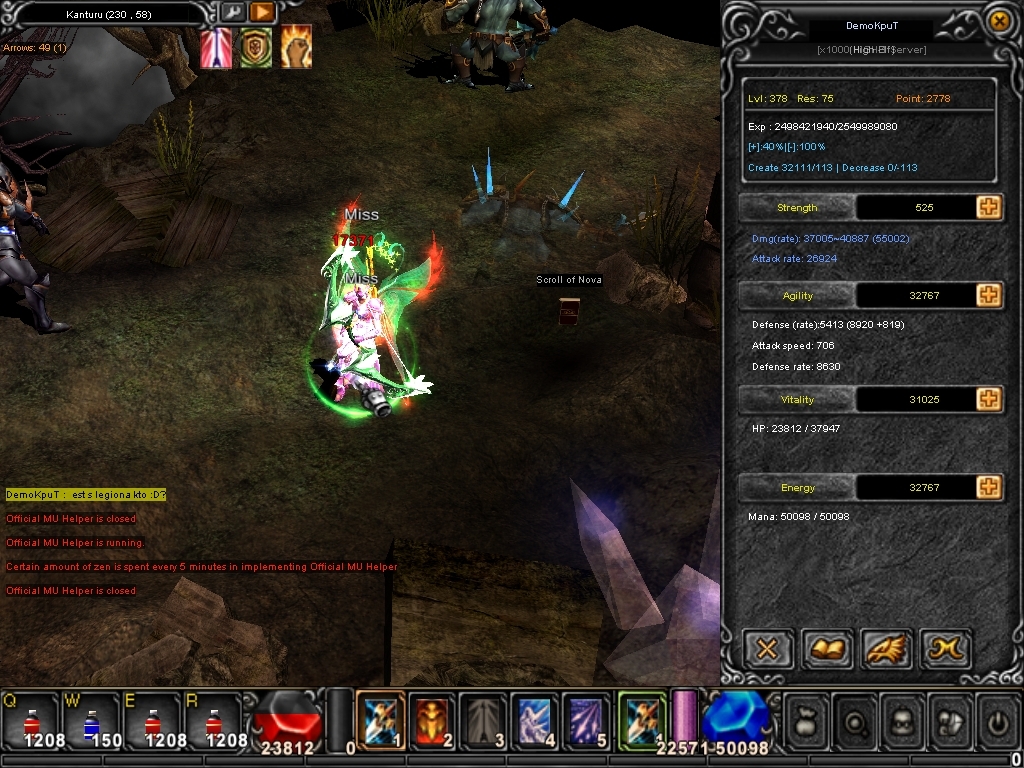The width and height of the screenshot is (1024, 768).
Task: Click the power button icon
Action: tap(997, 718)
